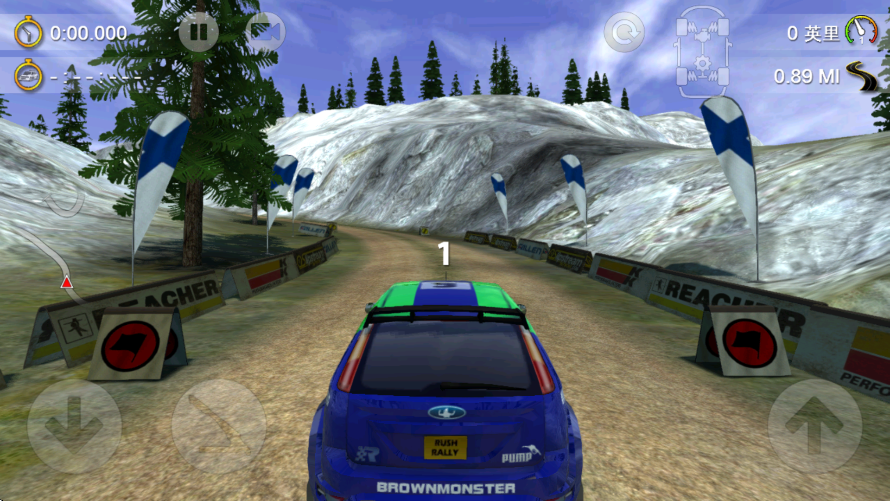Image resolution: width=890 pixels, height=501 pixels.
Task: Switch the camera view
Action: 265,32
